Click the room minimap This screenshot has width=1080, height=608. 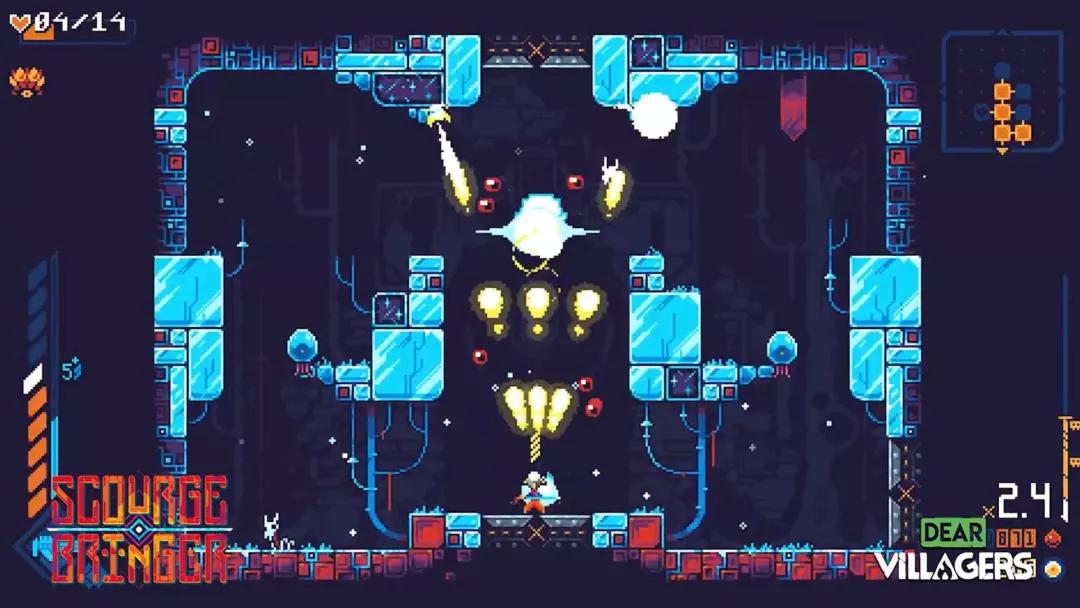(1003, 92)
